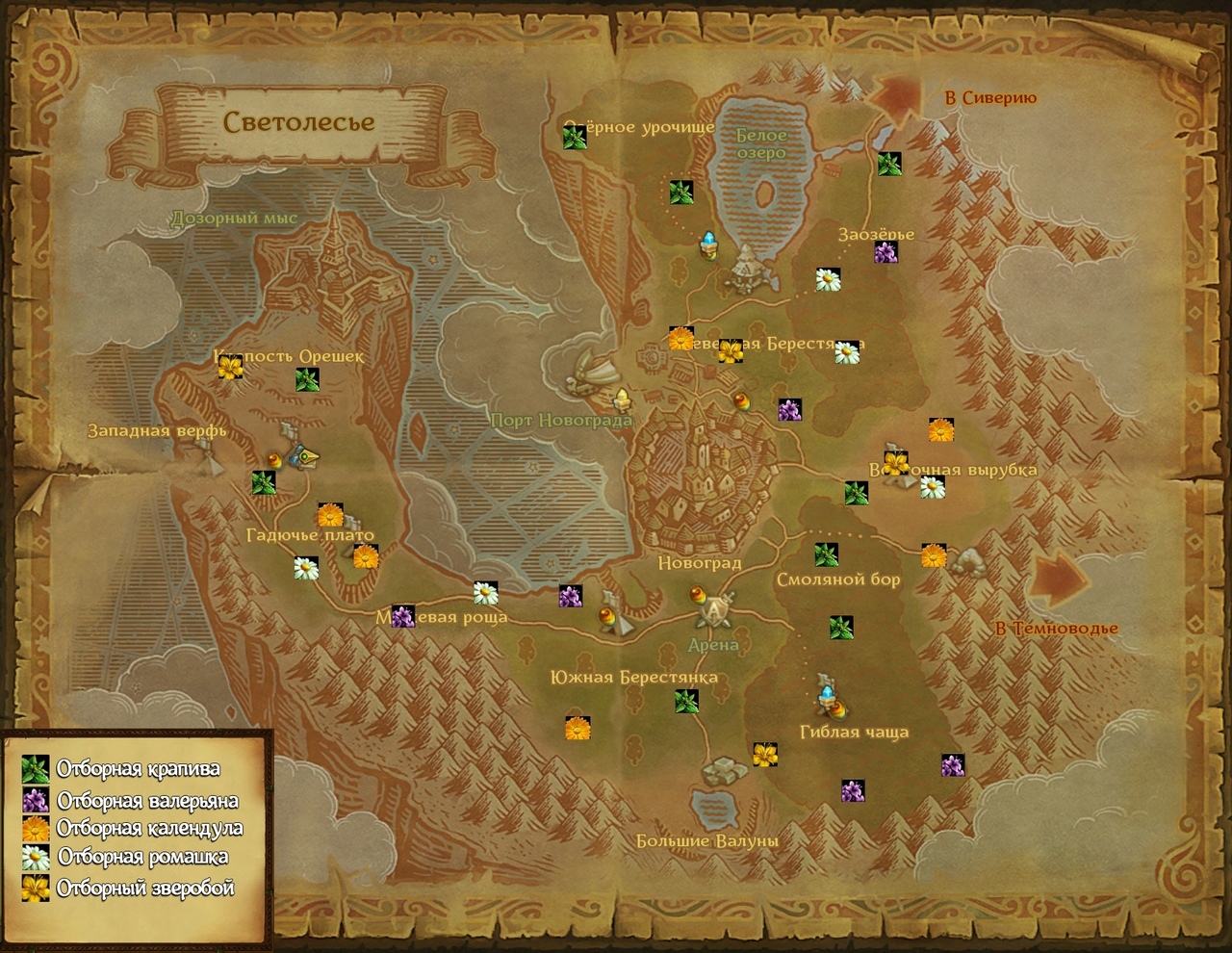Click Отборный зверобой in the legend
The height and width of the screenshot is (953, 1232).
(145, 888)
